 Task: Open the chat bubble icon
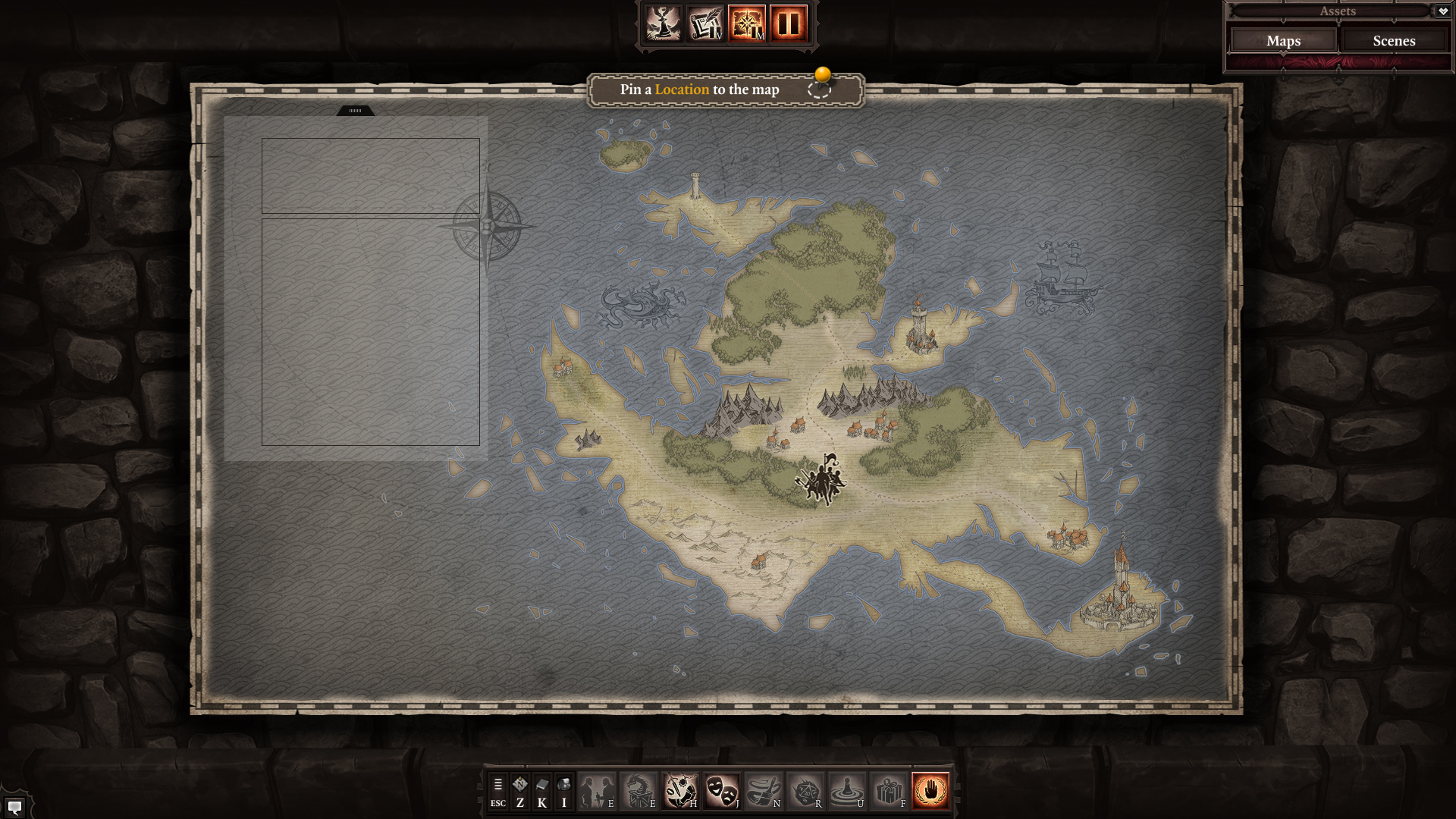14,807
